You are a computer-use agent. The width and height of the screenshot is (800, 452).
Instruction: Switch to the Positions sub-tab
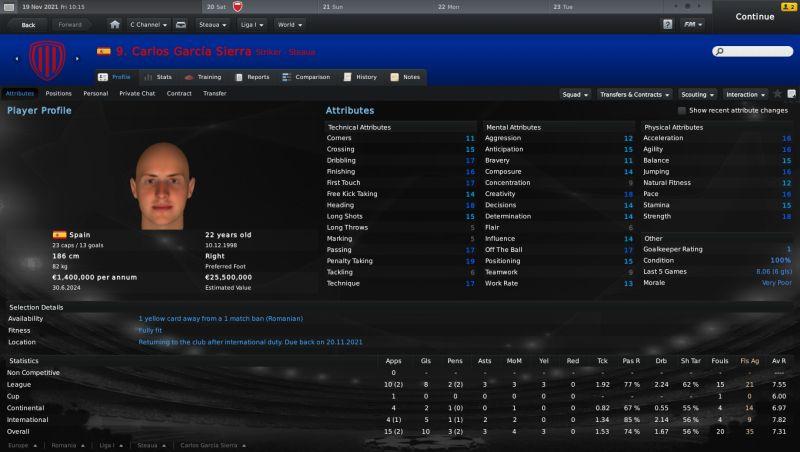pos(59,93)
